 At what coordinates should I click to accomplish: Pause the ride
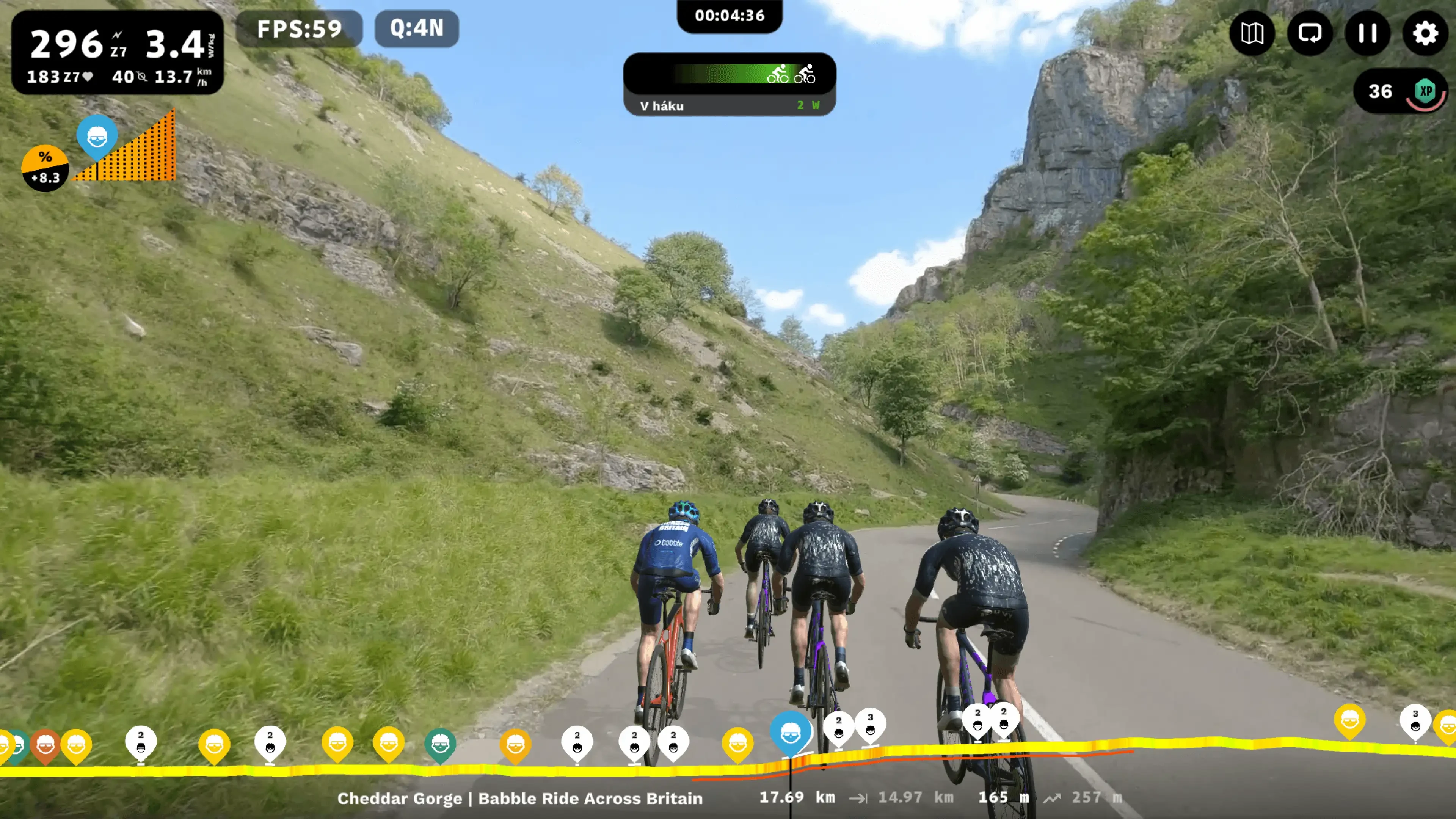(1367, 33)
